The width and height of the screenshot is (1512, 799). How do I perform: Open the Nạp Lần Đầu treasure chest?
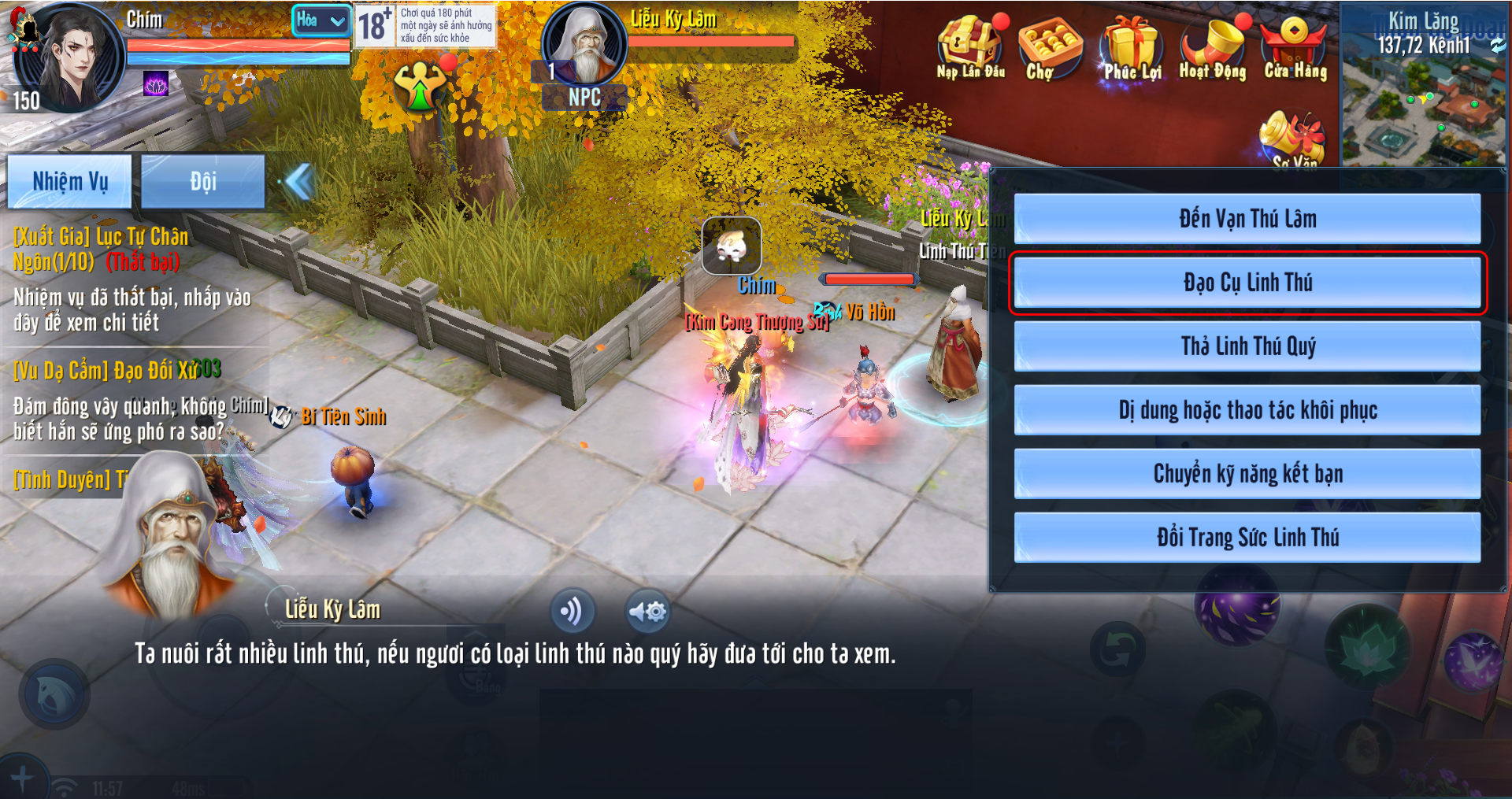pyautogui.click(x=970, y=47)
